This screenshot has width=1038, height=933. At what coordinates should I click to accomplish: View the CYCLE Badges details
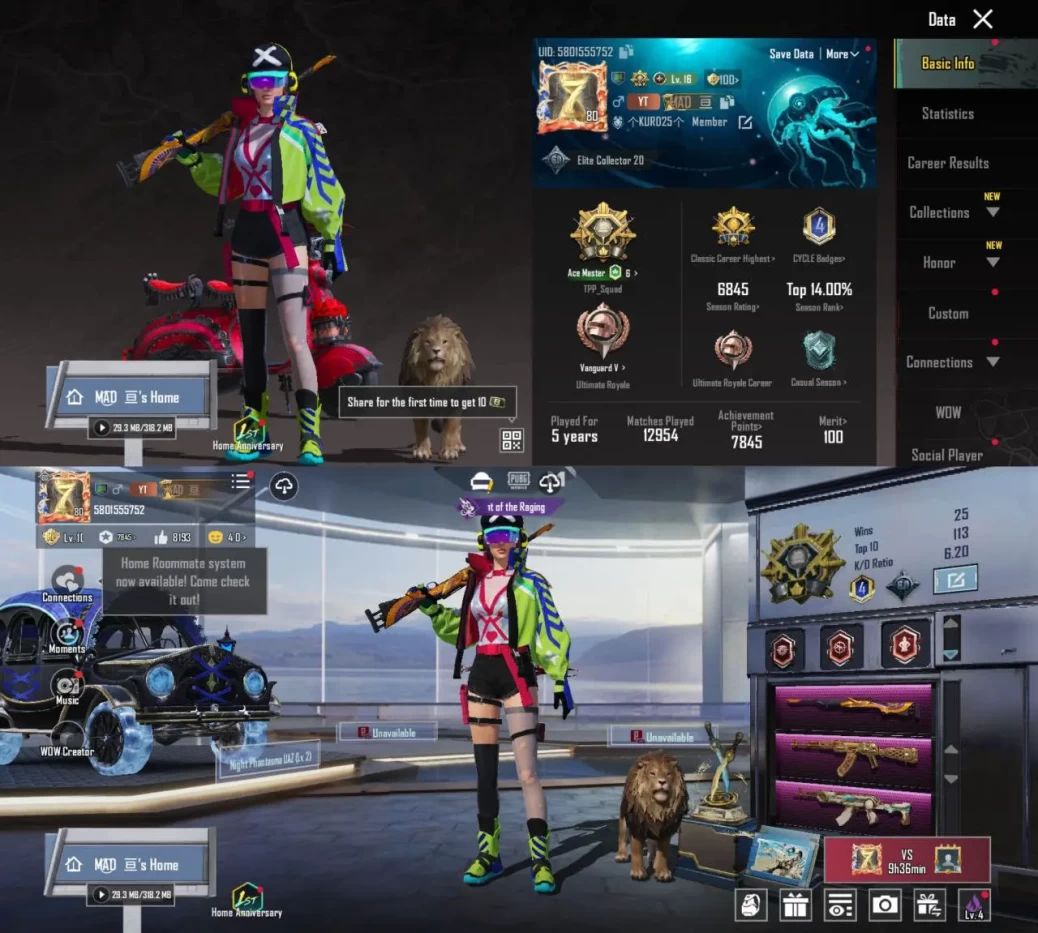(x=819, y=231)
